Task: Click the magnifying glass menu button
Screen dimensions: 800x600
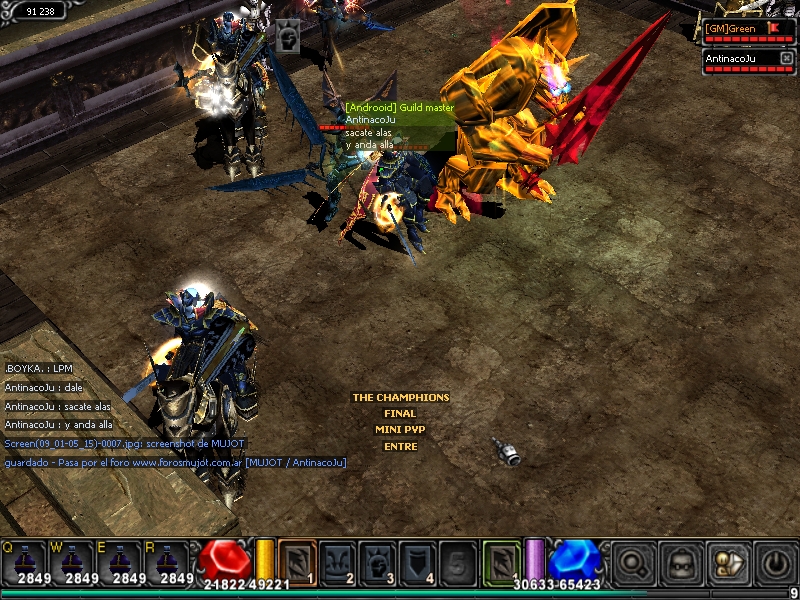Action: tap(632, 561)
